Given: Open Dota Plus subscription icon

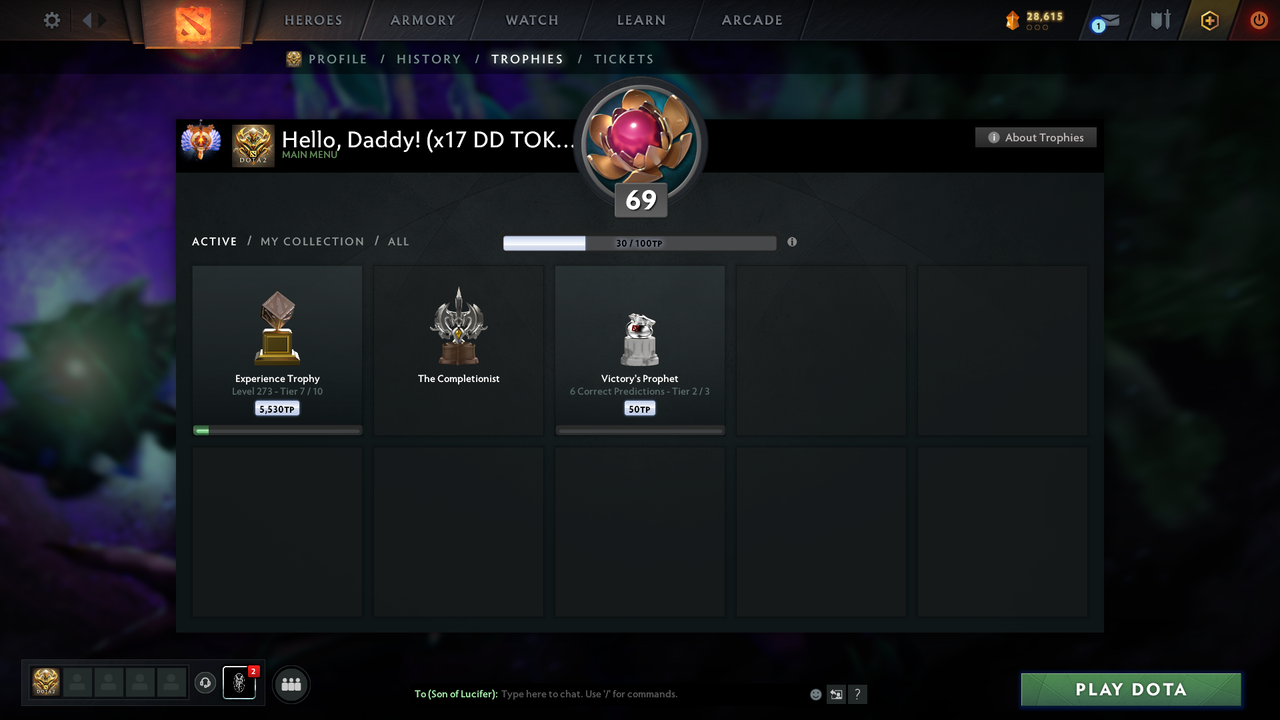Looking at the screenshot, I should coord(1209,20).
